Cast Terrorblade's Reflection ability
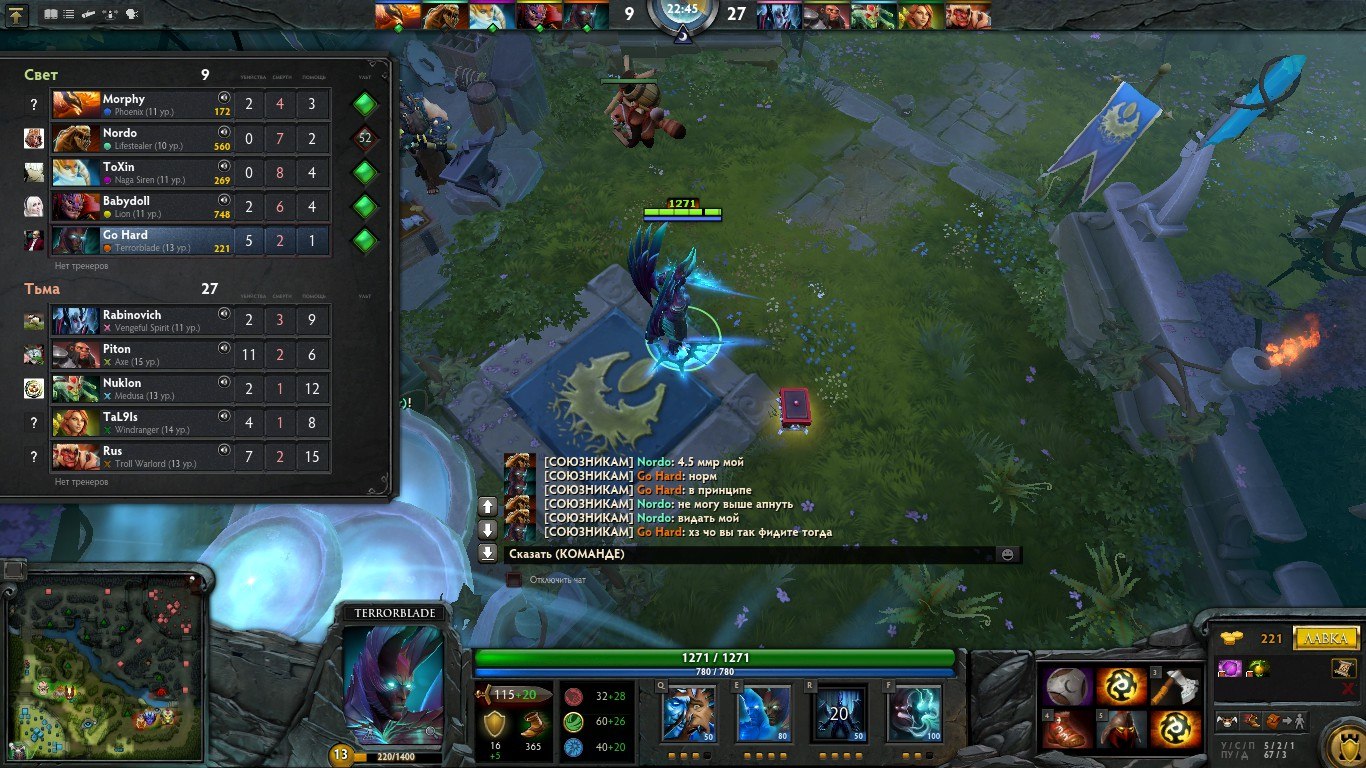1366x768 pixels. [688, 713]
